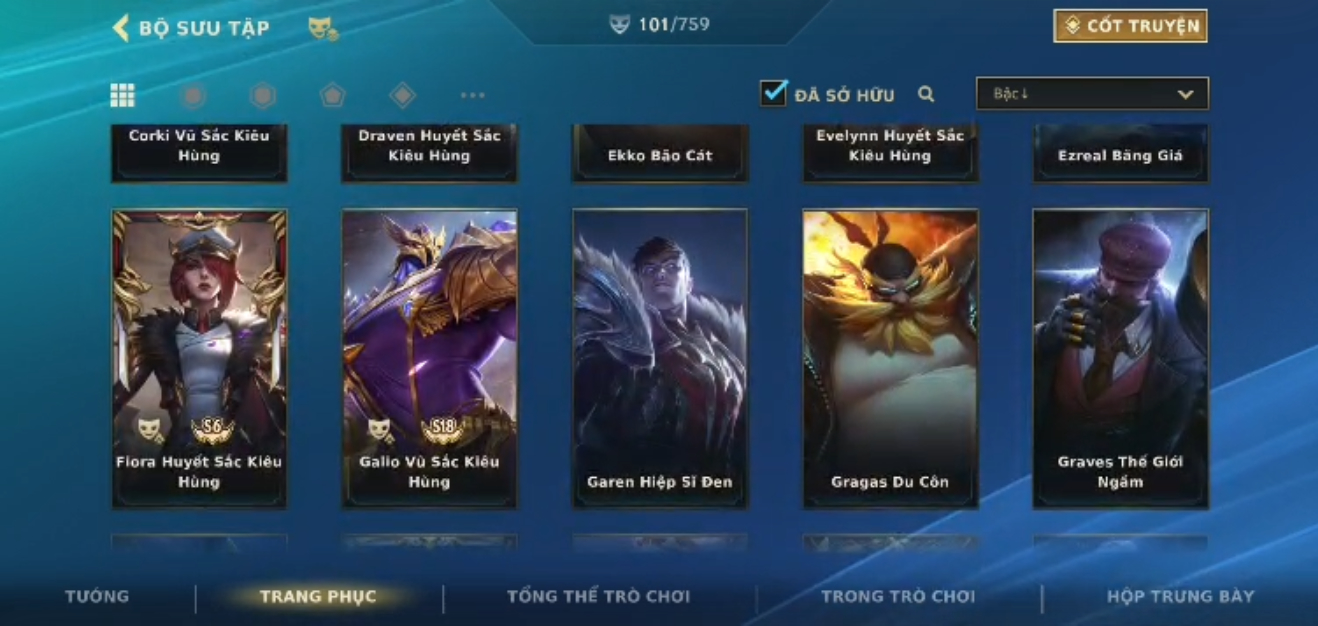Open the Hộp Trưng Bày tab
The image size is (1318, 626).
click(1180, 596)
